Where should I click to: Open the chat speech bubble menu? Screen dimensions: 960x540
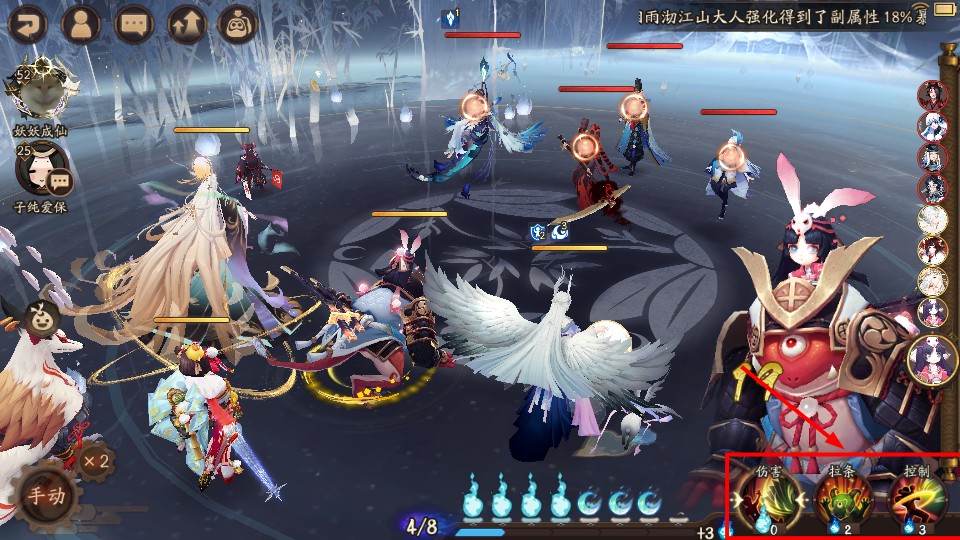pyautogui.click(x=133, y=23)
